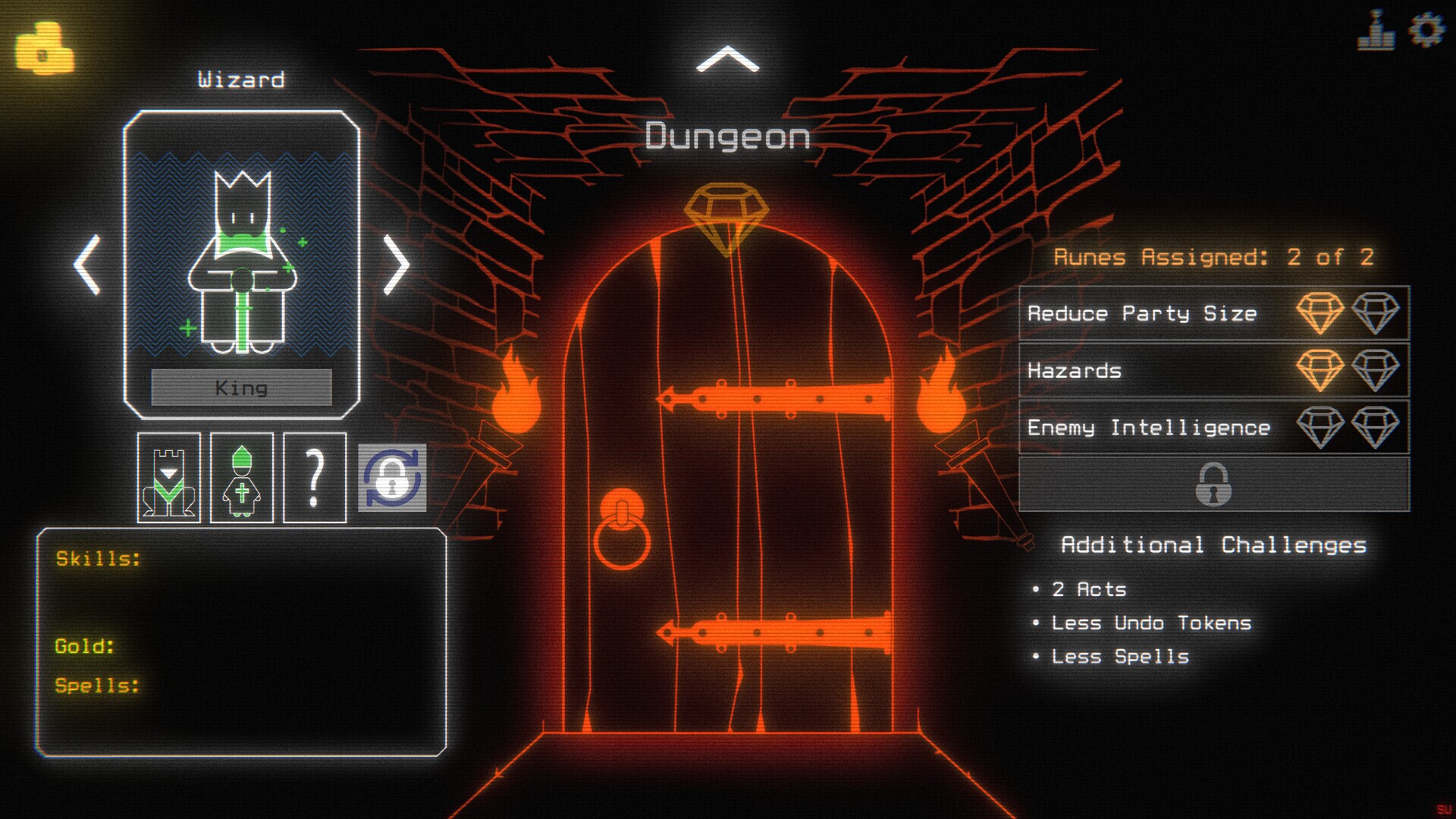
Task: Click the King name field
Action: coord(242,388)
